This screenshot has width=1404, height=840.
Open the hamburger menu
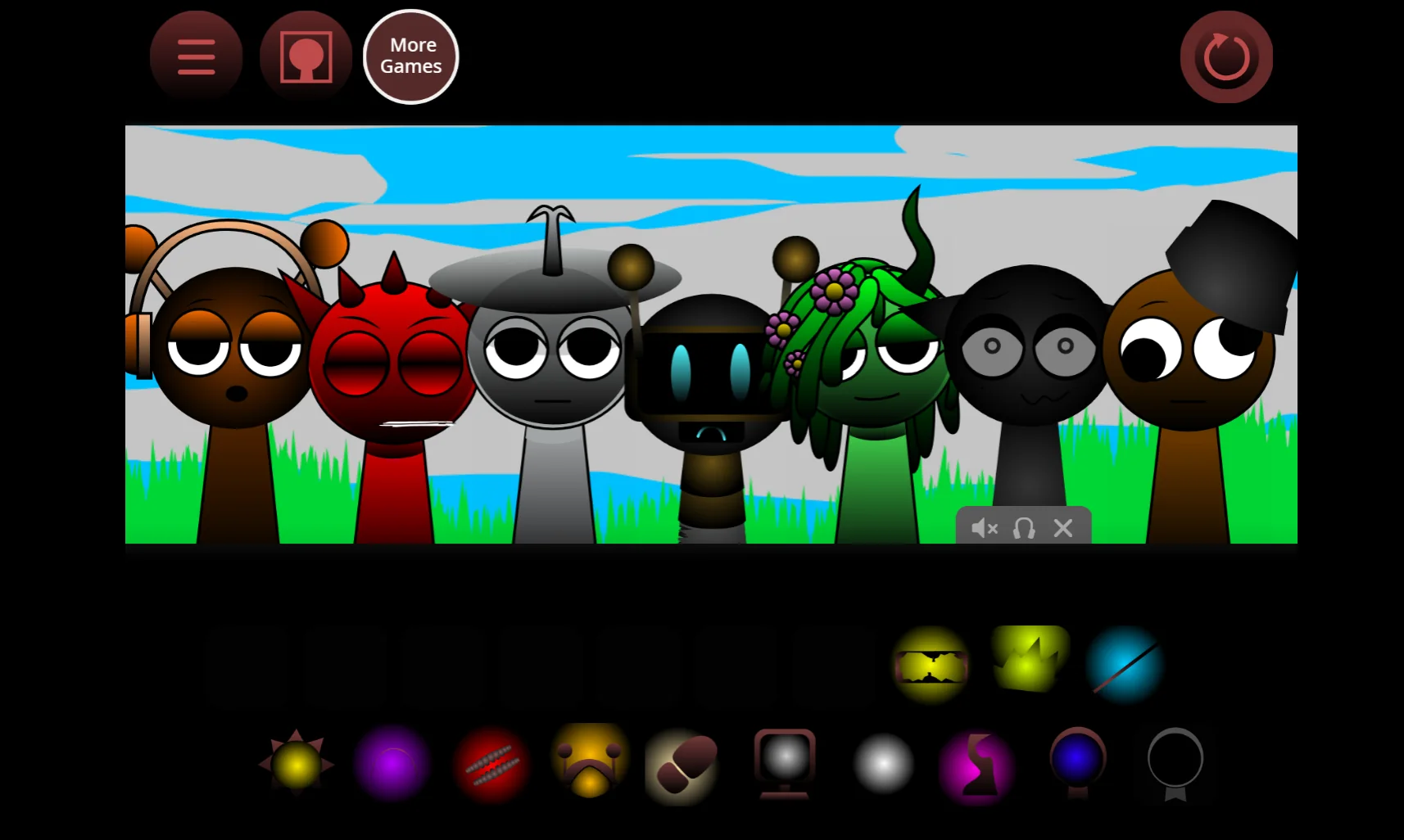click(x=195, y=56)
